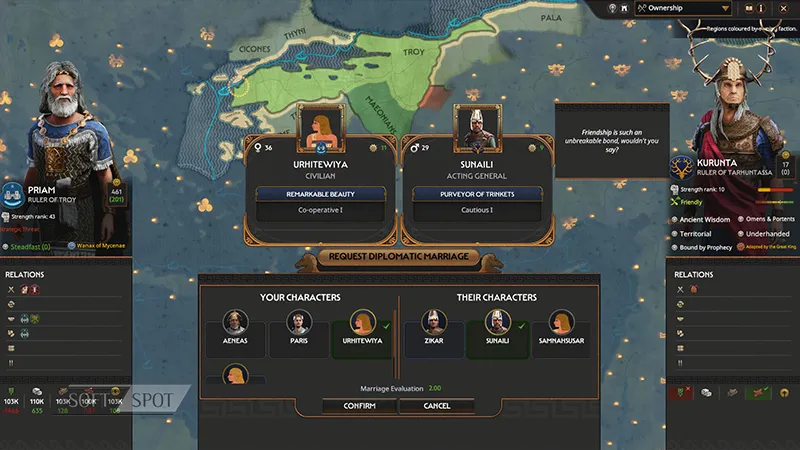
Task: Choose Paris as your marriage candidate
Action: [296, 327]
